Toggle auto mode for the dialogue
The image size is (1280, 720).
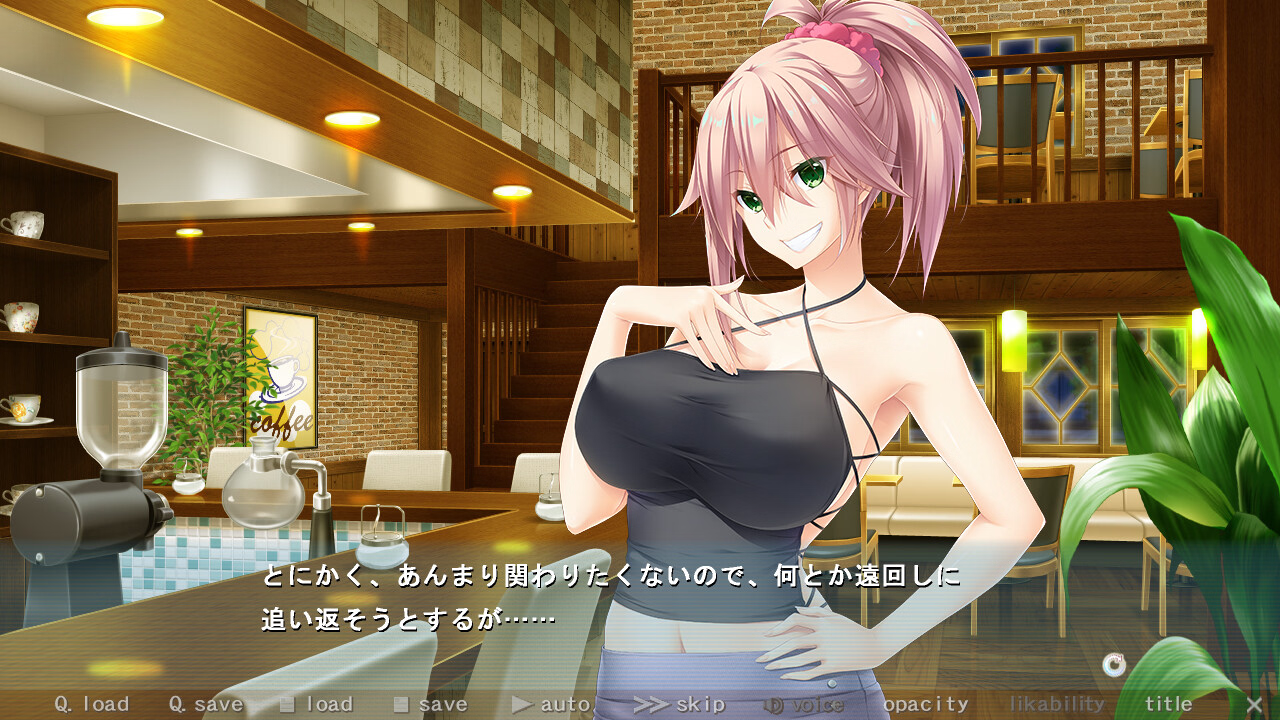point(551,704)
